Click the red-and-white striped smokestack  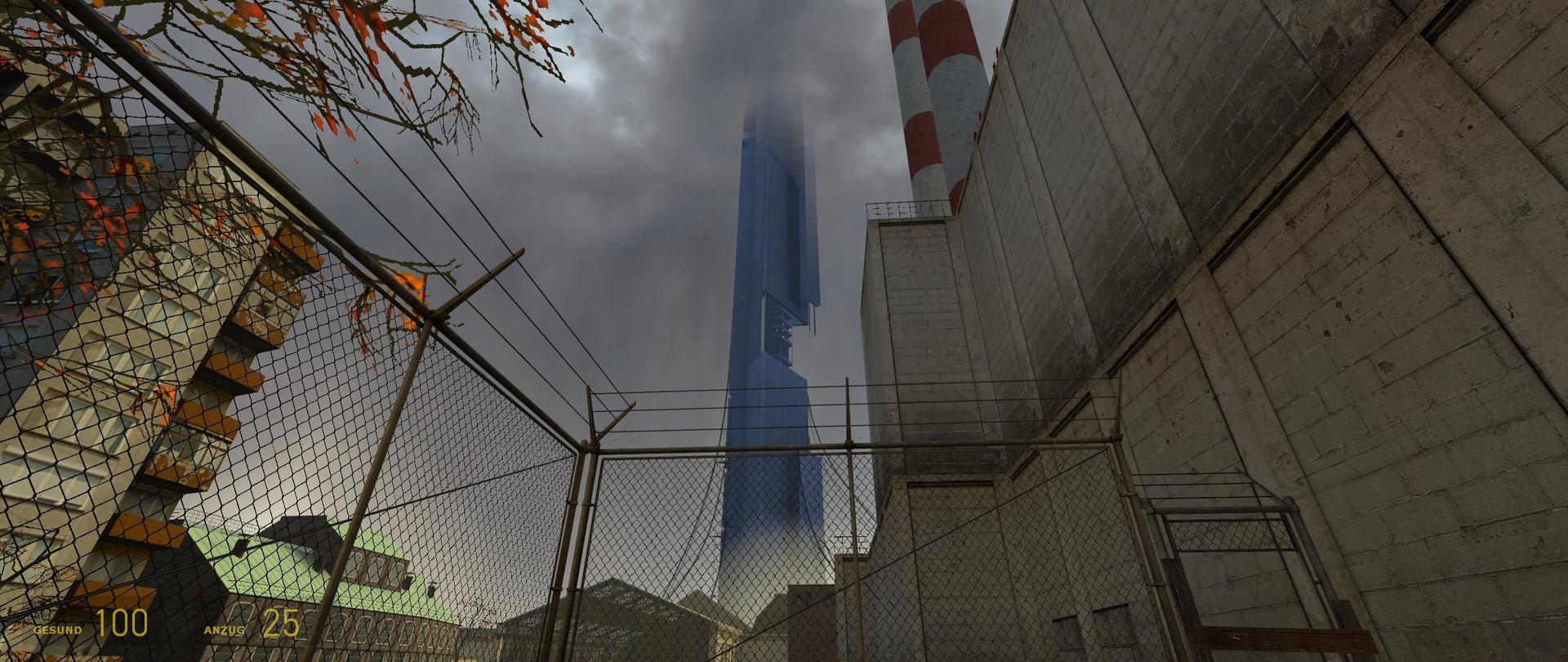939,98
